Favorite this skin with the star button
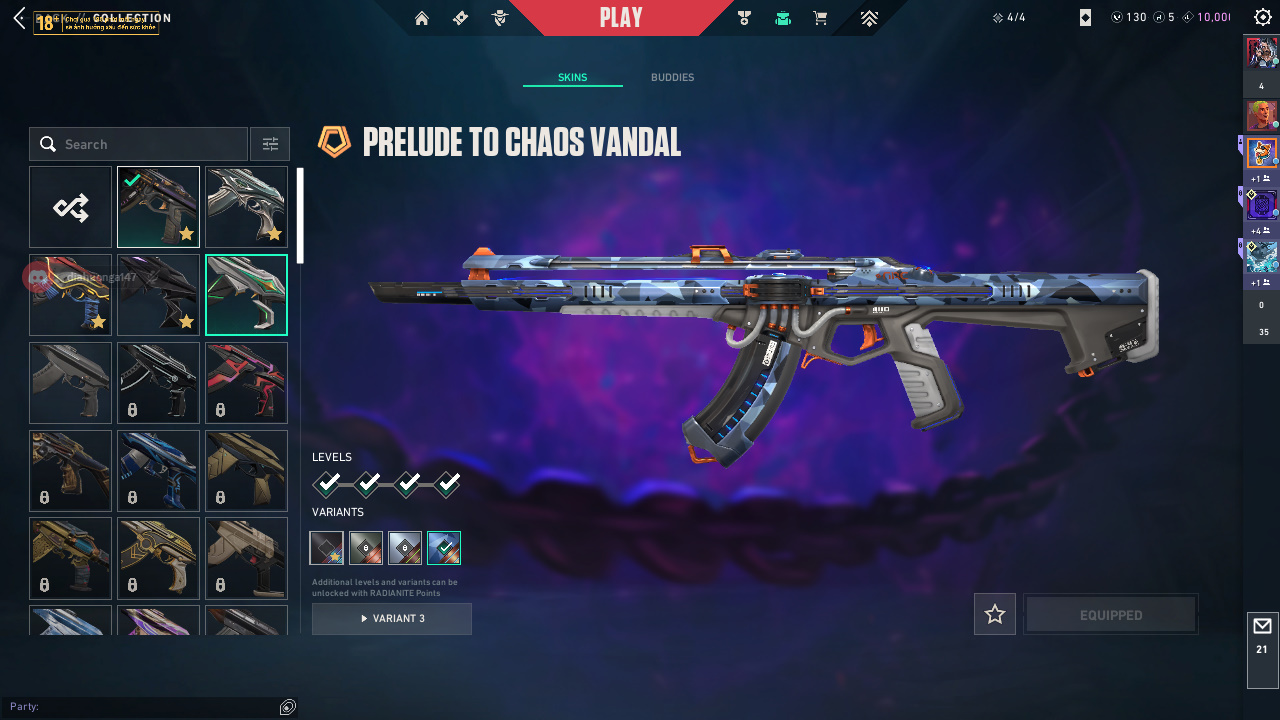 tap(995, 615)
